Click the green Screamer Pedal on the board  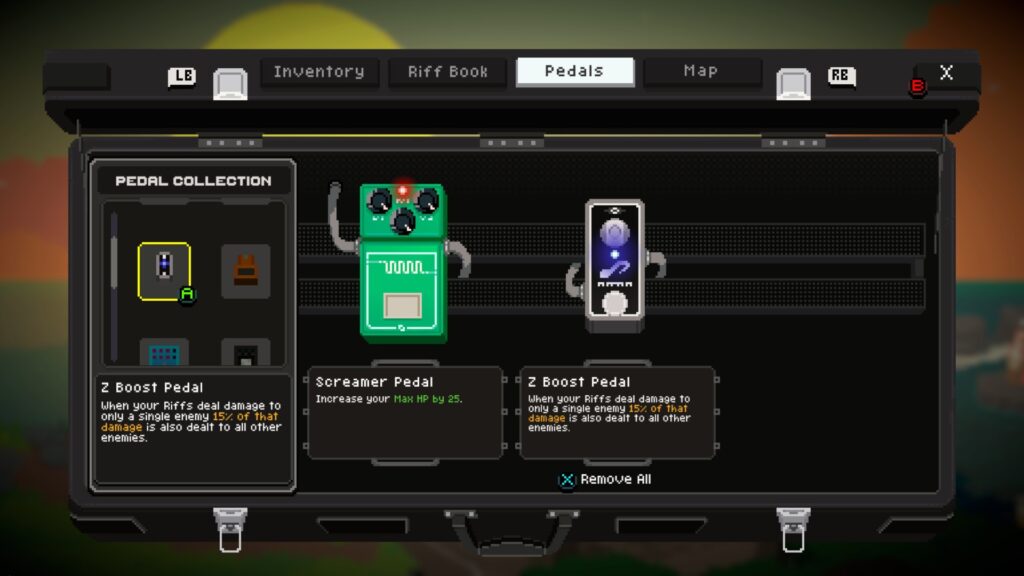[403, 263]
